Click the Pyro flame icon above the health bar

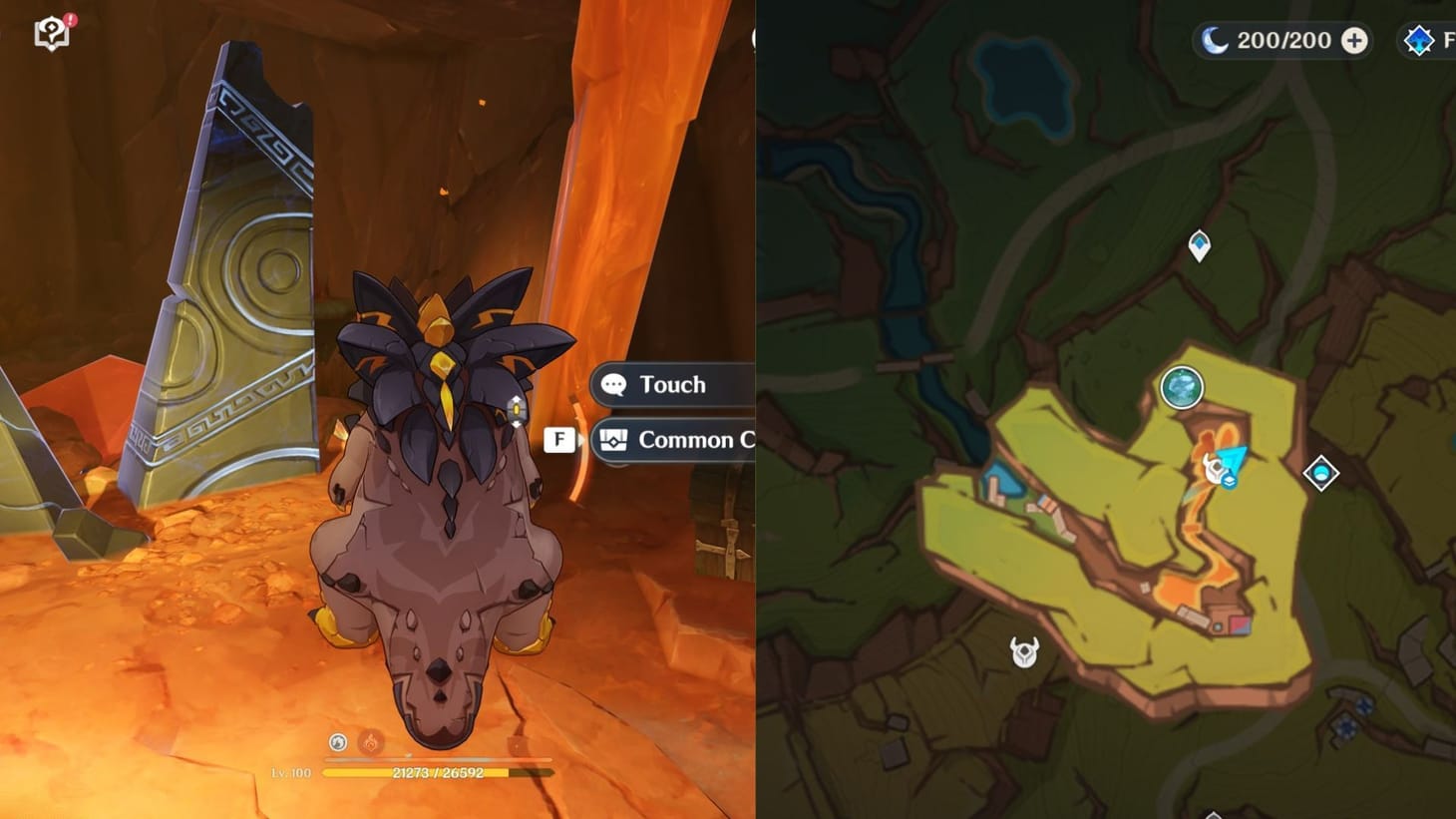pyautogui.click(x=370, y=742)
